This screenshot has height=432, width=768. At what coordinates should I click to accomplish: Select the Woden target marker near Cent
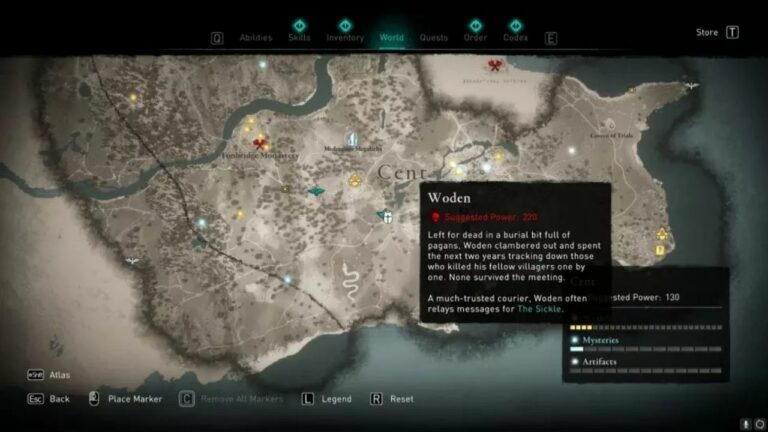pyautogui.click(x=385, y=215)
